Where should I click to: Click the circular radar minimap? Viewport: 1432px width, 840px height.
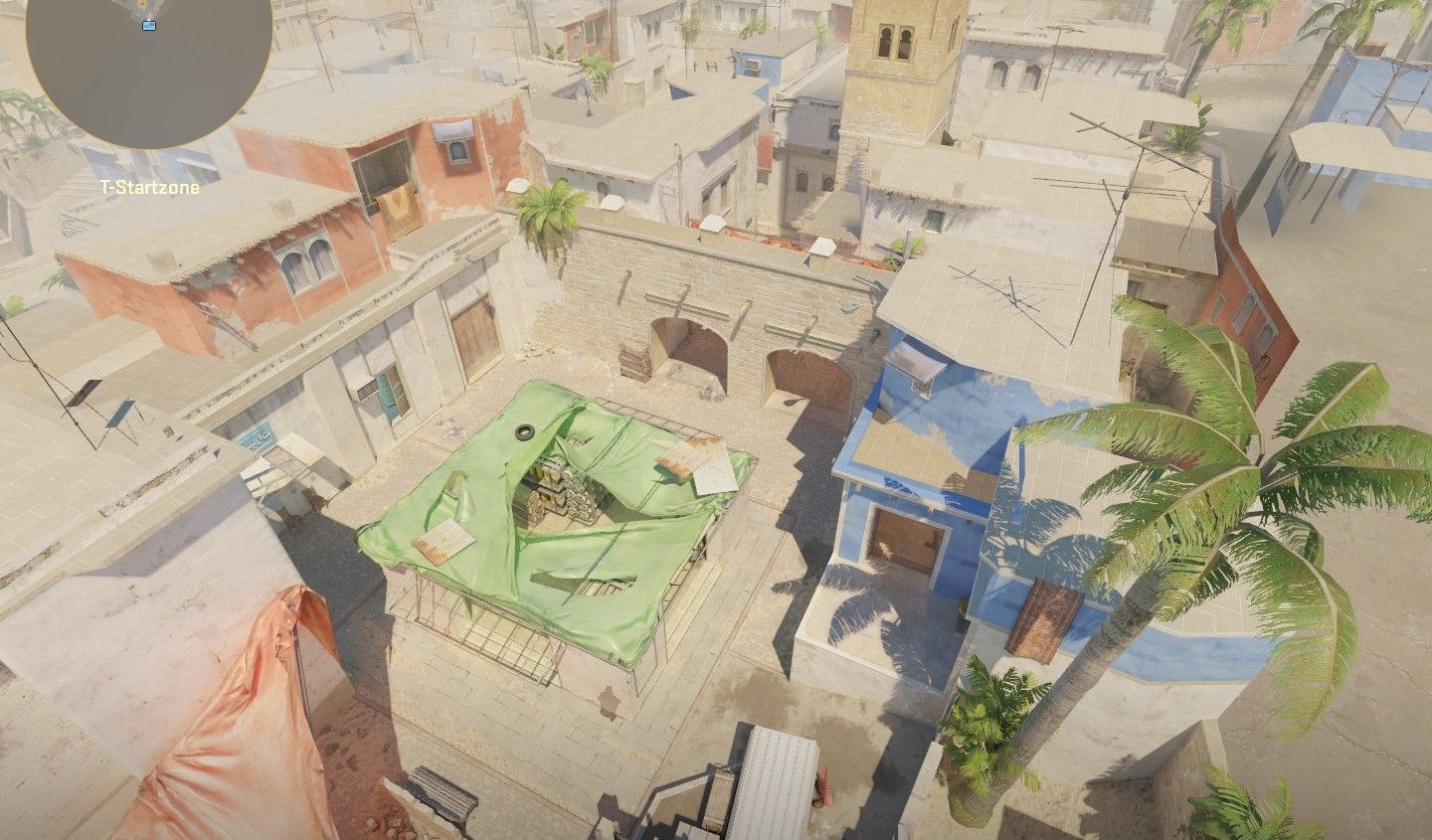tap(149, 72)
